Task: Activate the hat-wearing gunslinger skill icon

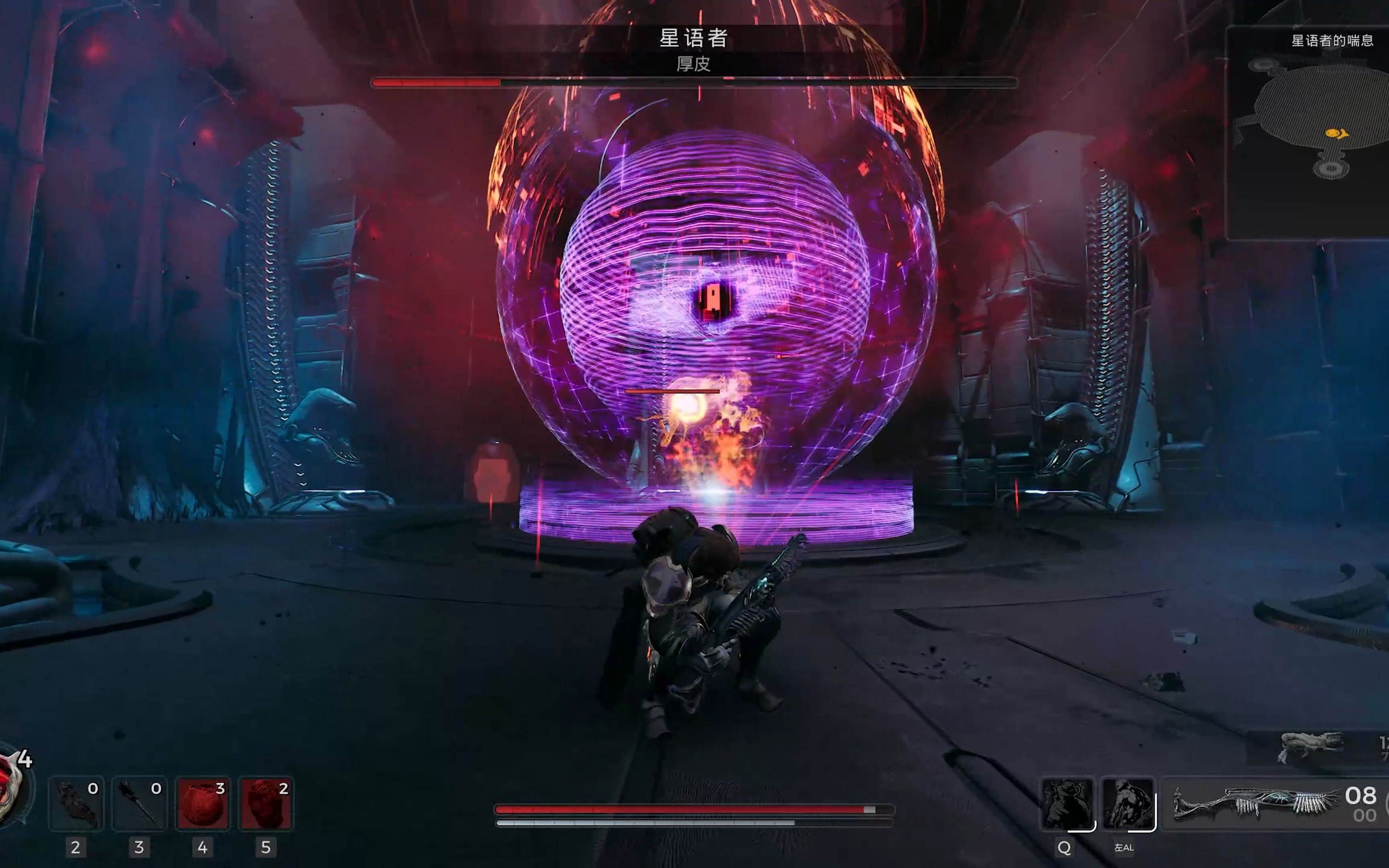Action: [1067, 803]
